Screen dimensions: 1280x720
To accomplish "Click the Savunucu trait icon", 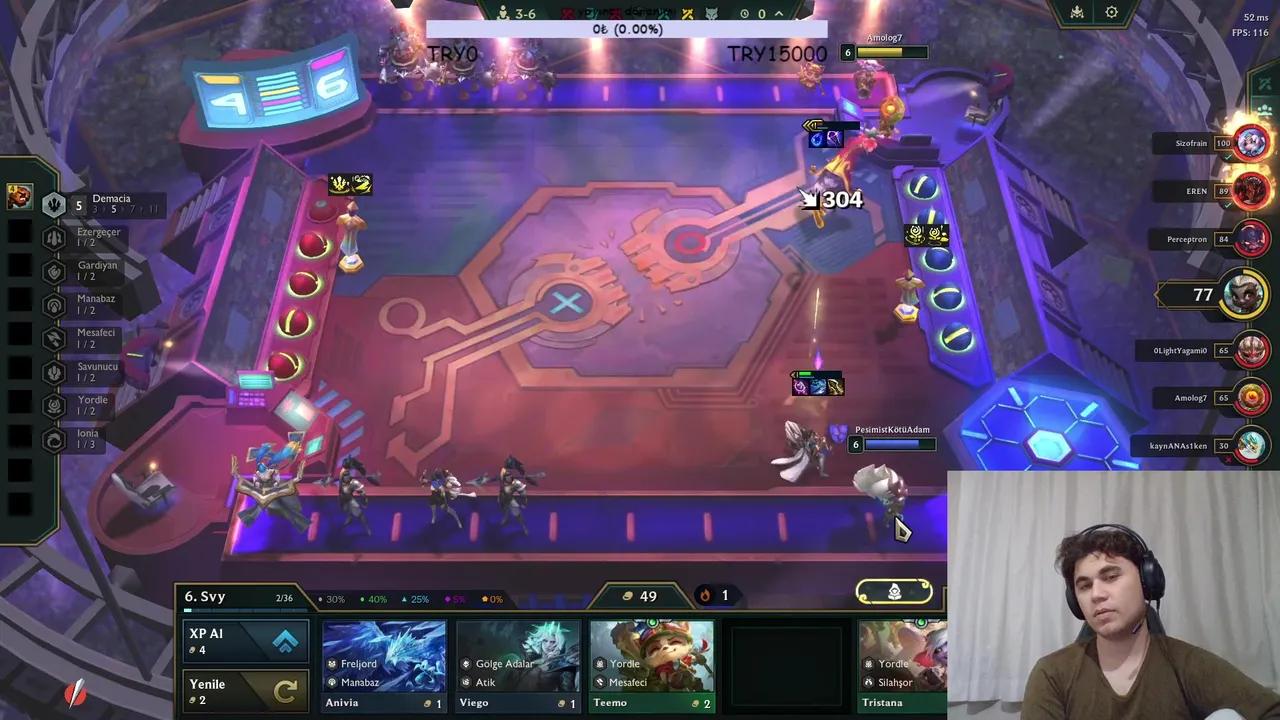I will pyautogui.click(x=54, y=371).
